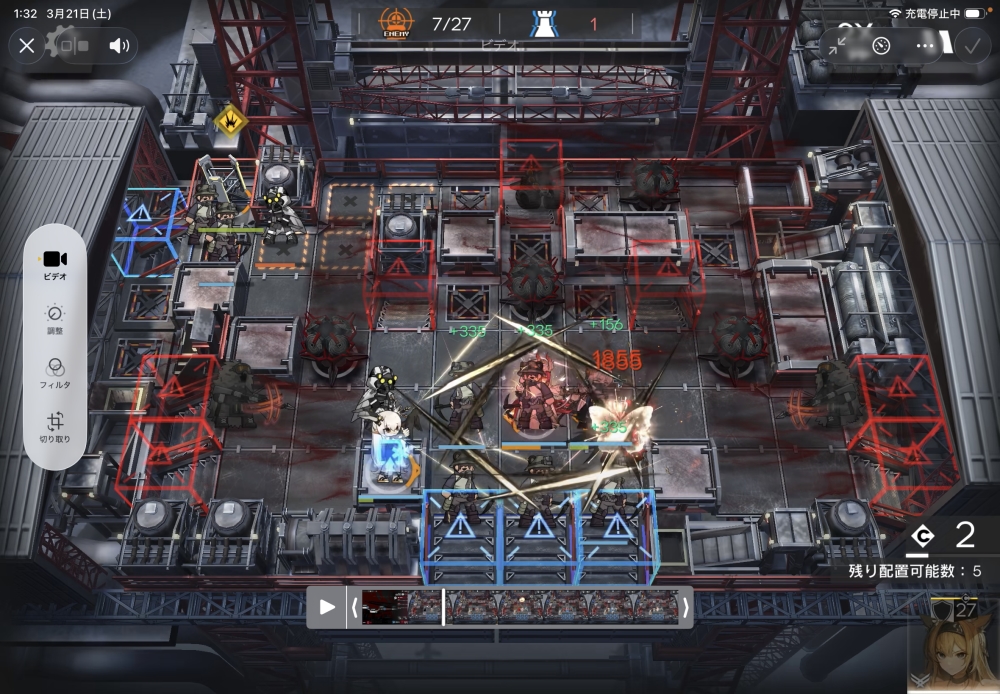Close the video editor with the X button

[27, 45]
